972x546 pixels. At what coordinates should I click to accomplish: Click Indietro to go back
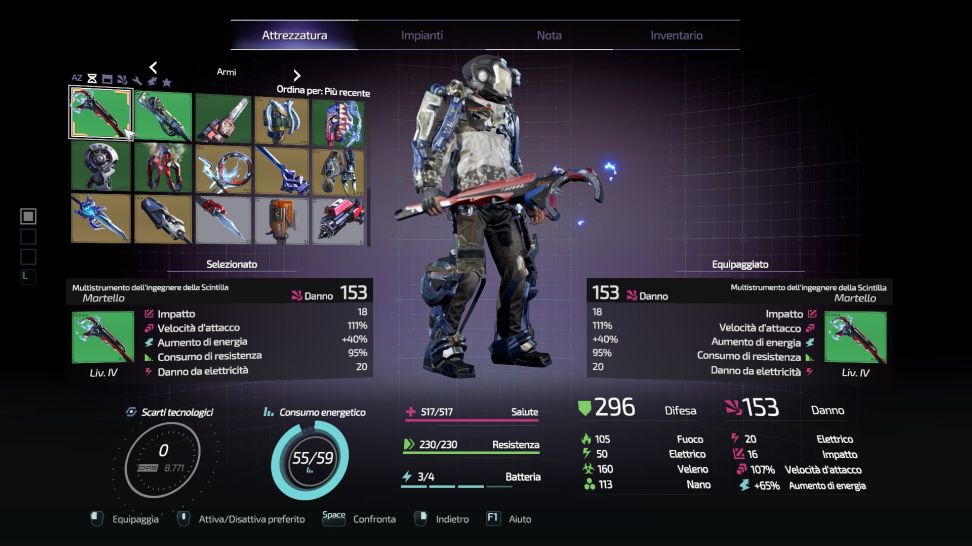(441, 520)
